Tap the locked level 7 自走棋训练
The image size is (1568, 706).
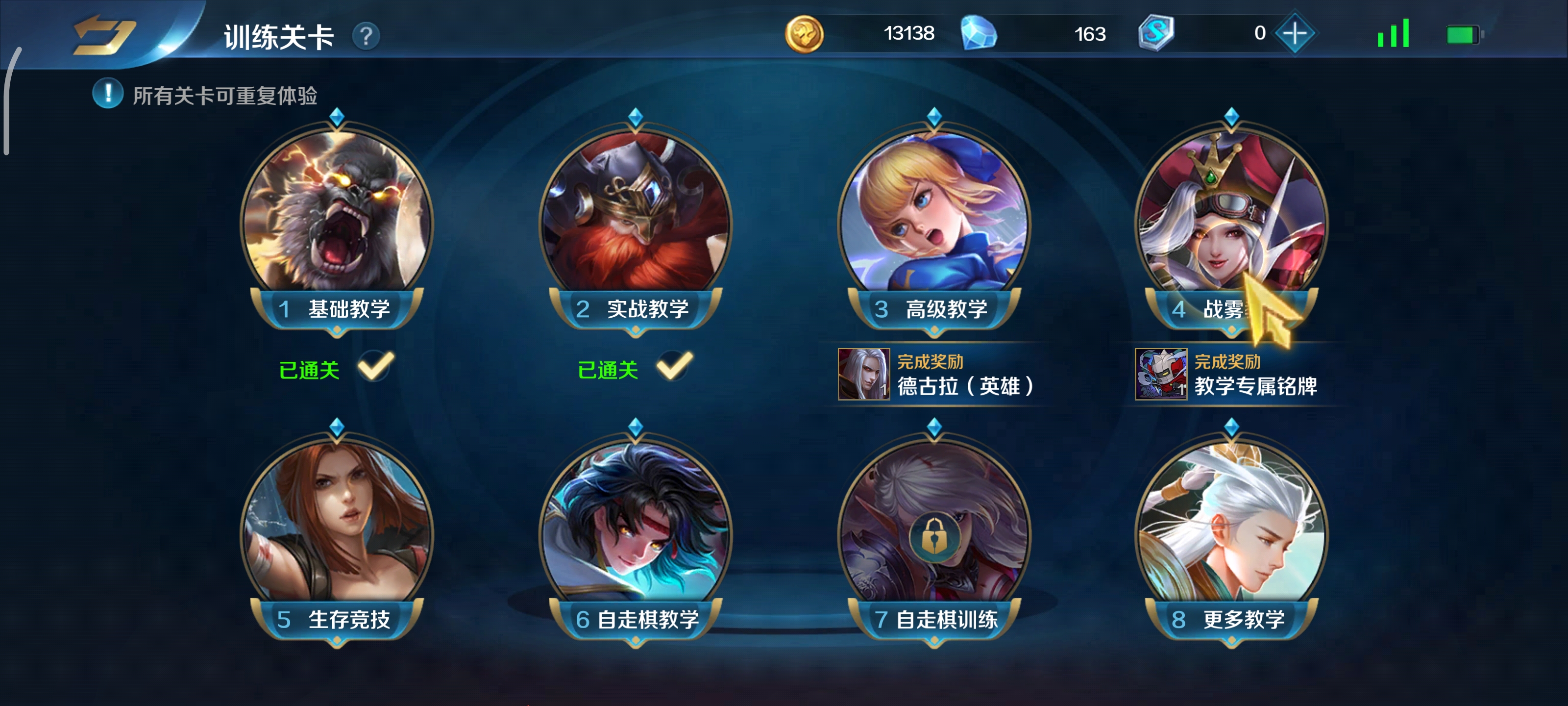click(x=934, y=530)
